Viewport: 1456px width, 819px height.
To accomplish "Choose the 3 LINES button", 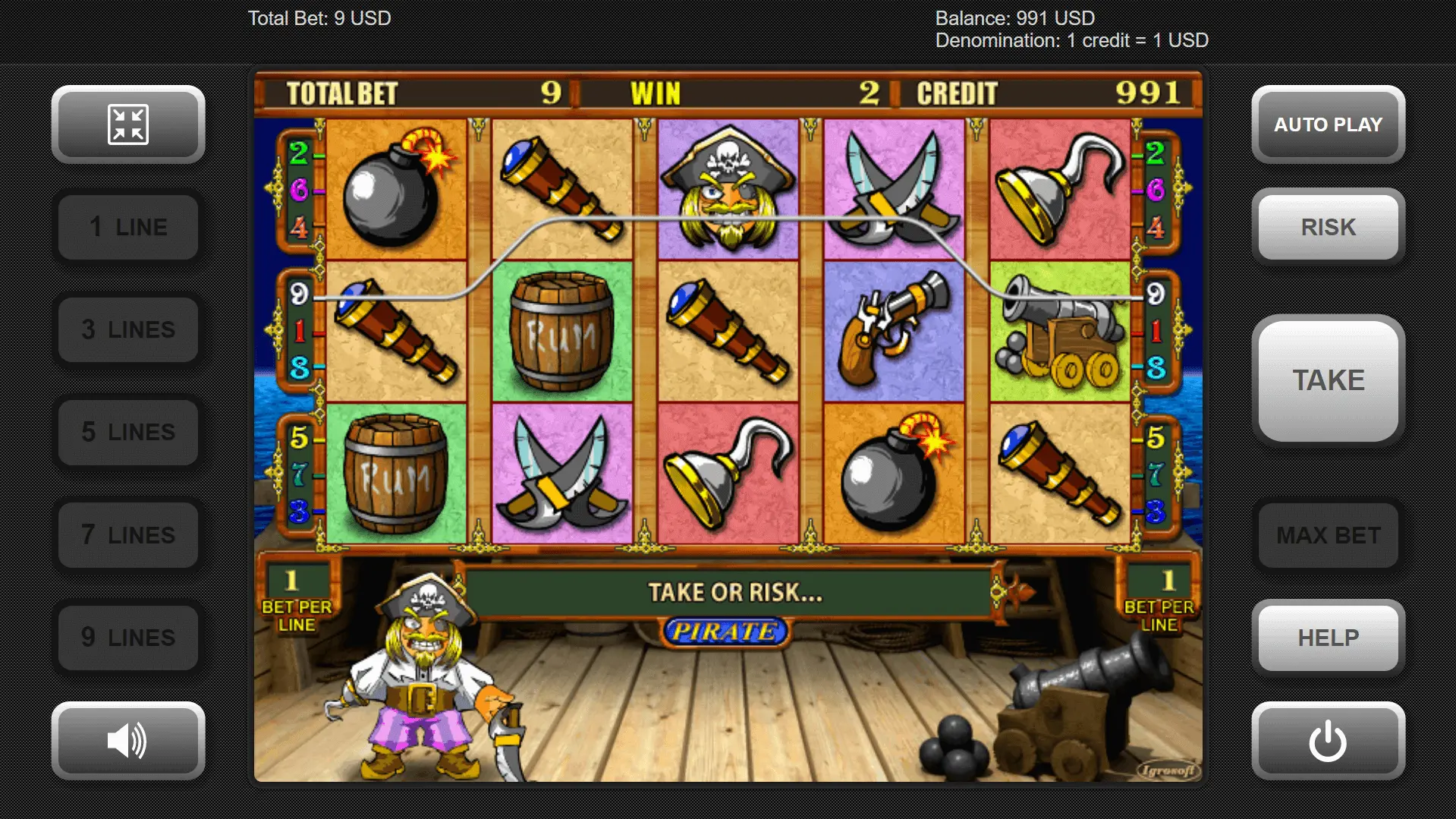I will pyautogui.click(x=128, y=329).
